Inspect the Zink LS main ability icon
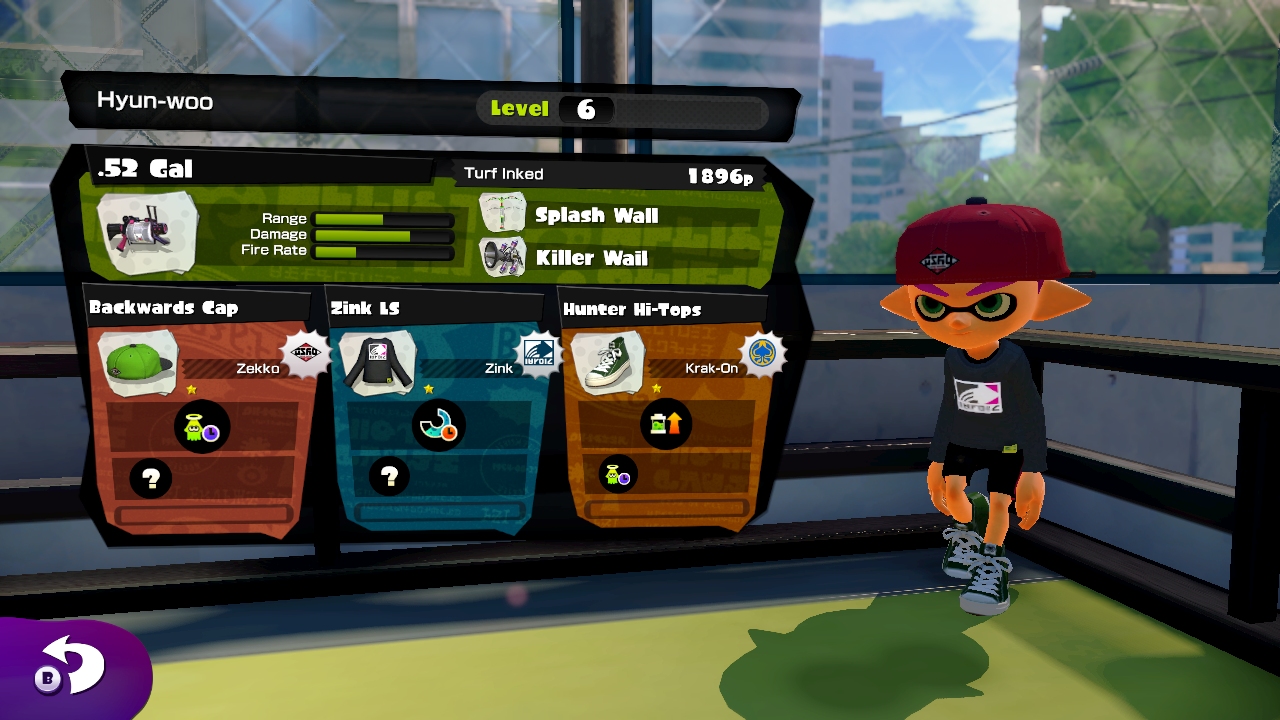 [x=438, y=427]
